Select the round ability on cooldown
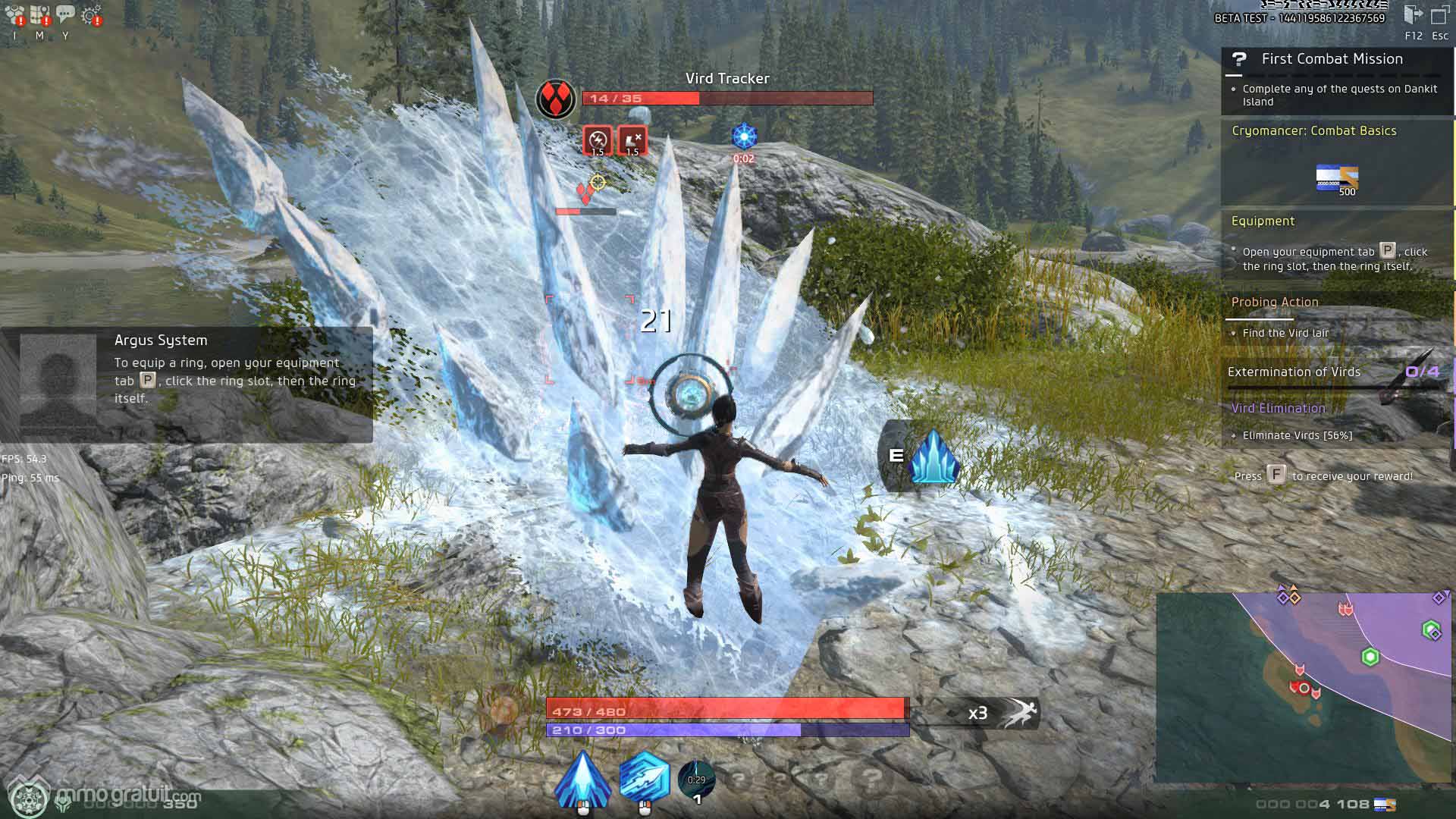 (696, 780)
